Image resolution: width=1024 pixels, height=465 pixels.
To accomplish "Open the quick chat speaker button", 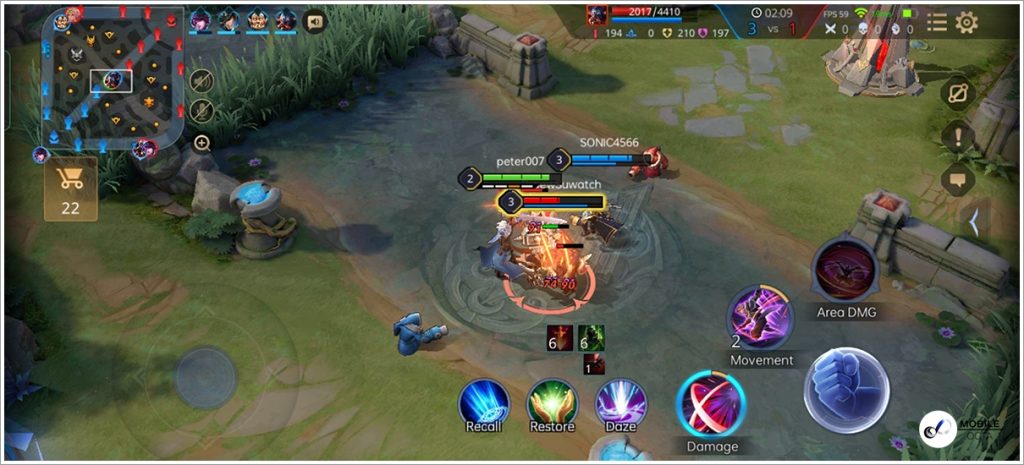I will 316,21.
